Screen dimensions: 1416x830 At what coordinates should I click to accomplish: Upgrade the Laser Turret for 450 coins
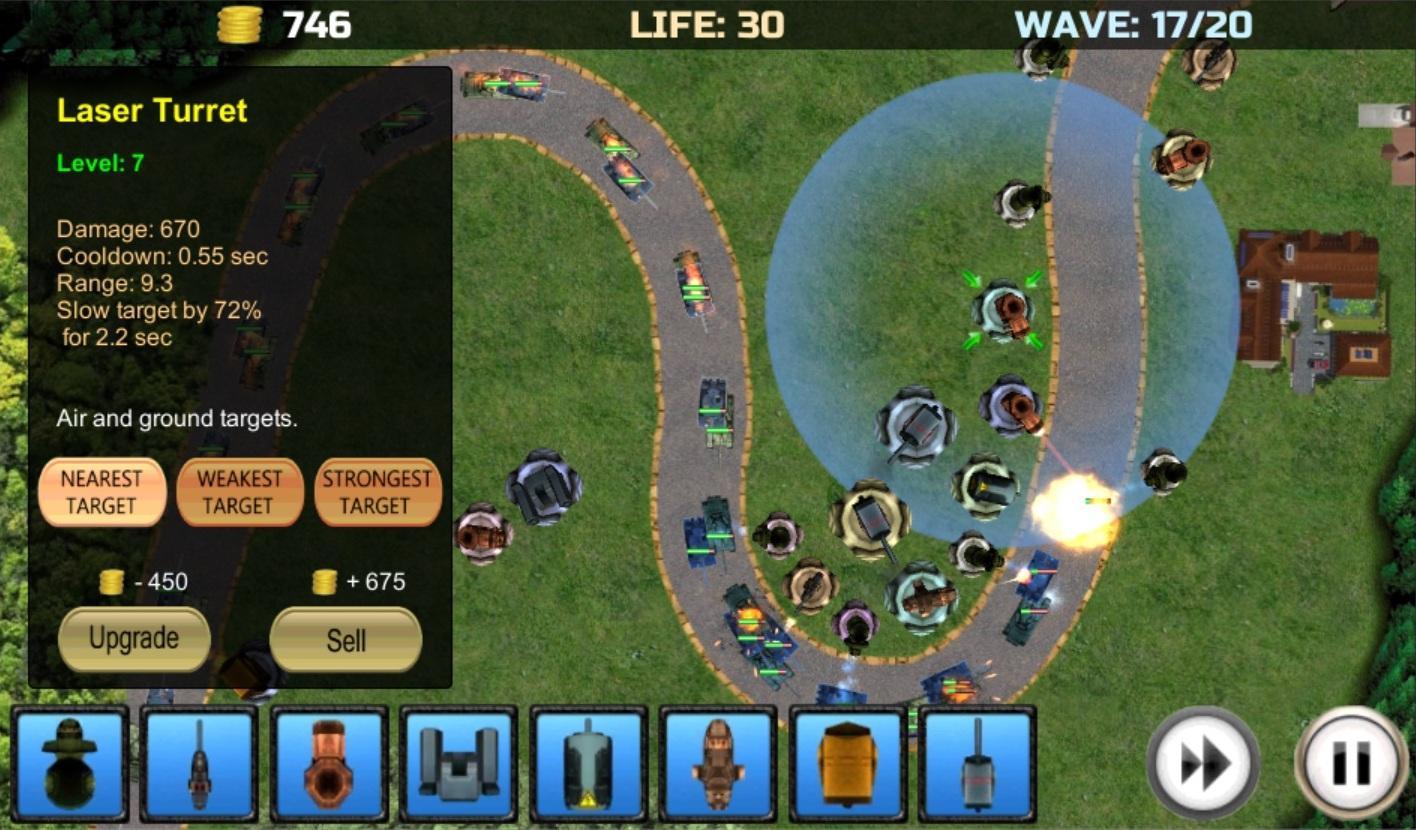pyautogui.click(x=134, y=639)
